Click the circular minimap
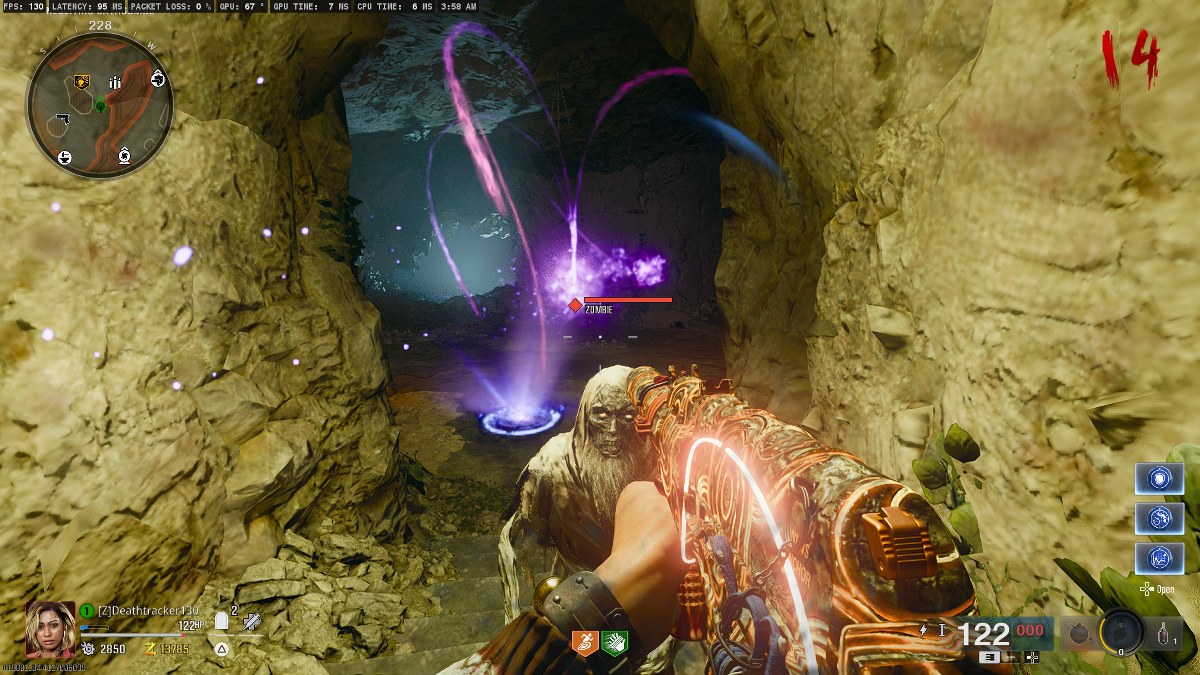The image size is (1200, 675). coord(100,105)
